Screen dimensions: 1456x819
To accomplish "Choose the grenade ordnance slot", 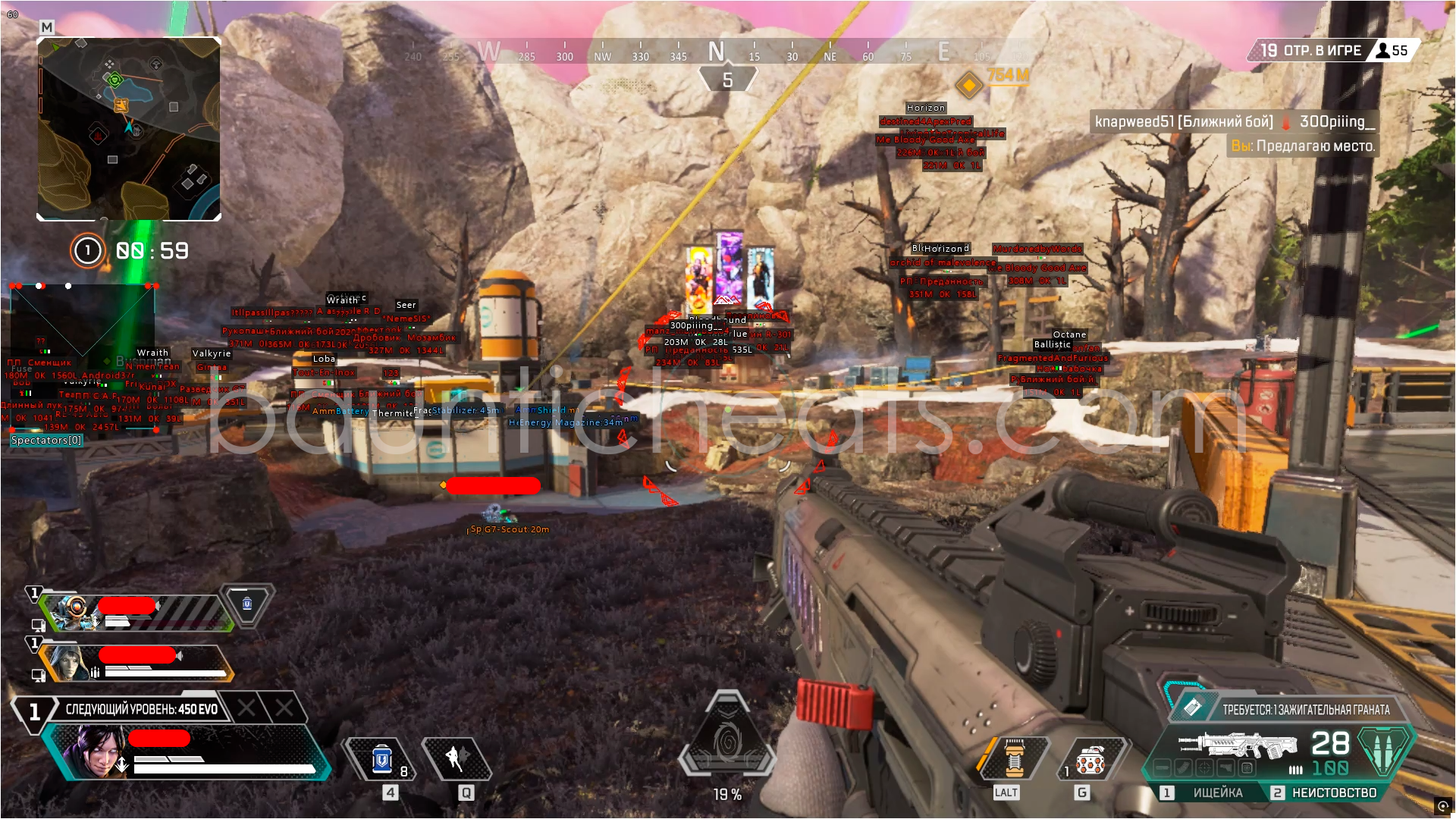I will click(1090, 760).
